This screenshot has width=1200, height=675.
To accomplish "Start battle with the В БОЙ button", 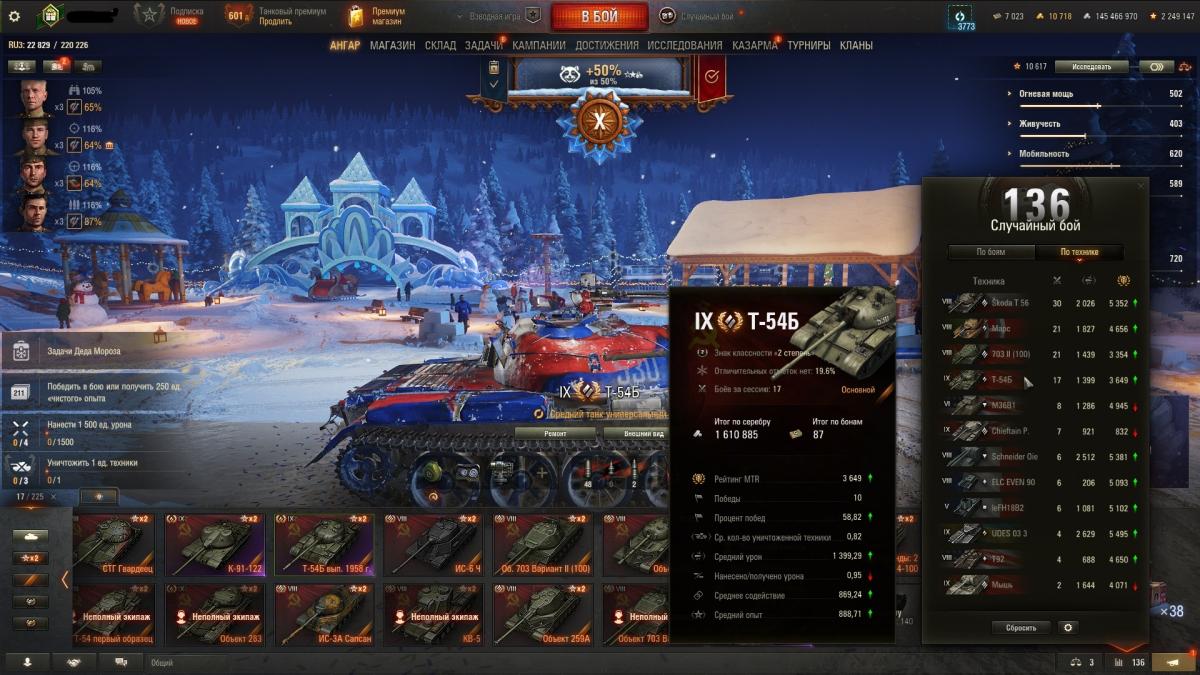I will point(599,16).
